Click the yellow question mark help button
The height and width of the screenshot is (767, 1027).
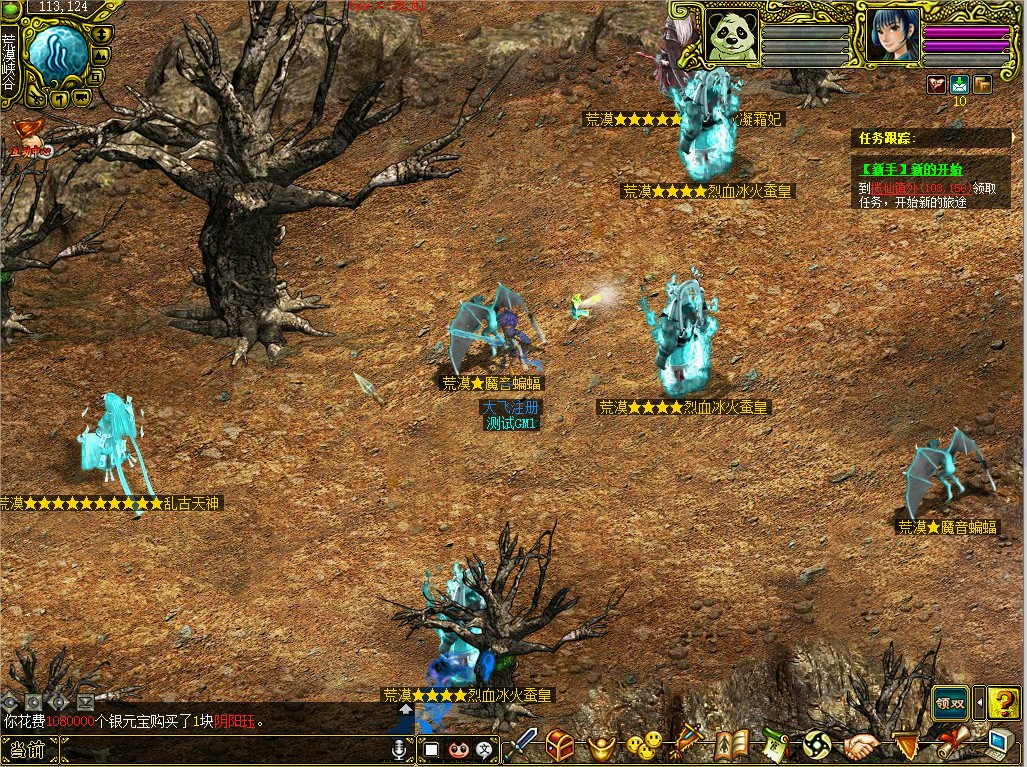pyautogui.click(x=1003, y=703)
